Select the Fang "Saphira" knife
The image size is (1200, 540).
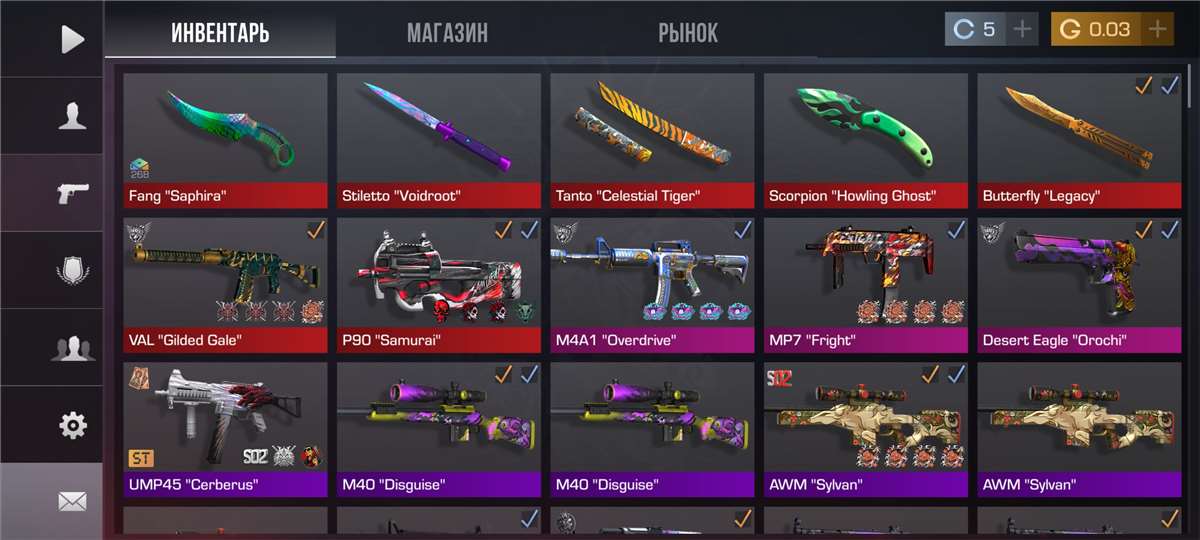click(x=226, y=137)
